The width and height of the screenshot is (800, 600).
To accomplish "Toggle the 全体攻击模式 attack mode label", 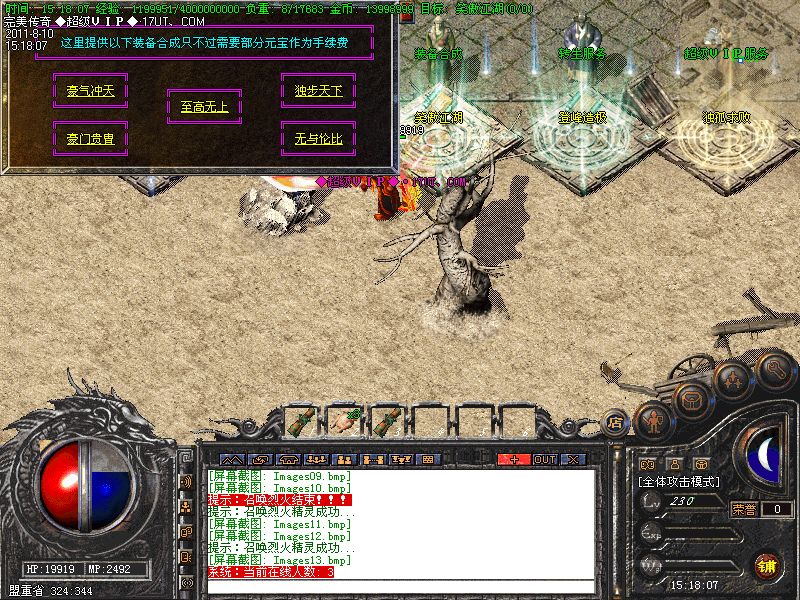I will point(679,481).
